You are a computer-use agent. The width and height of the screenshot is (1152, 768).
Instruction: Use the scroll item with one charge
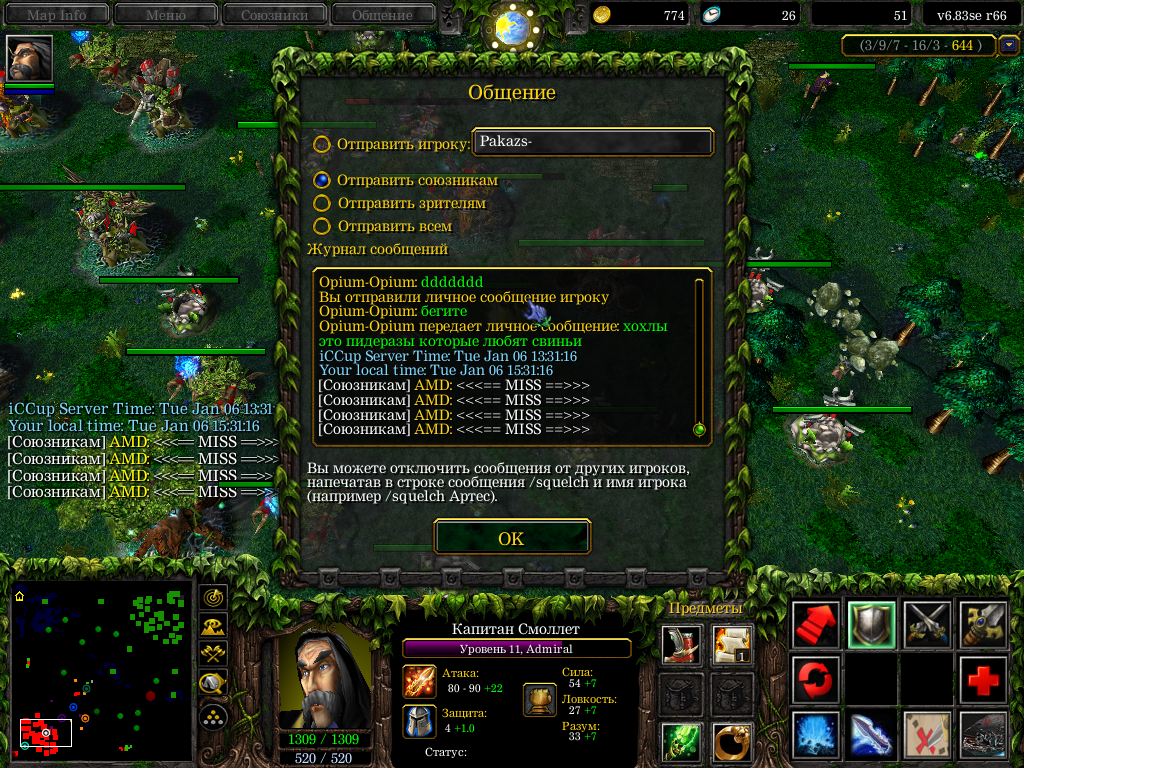point(732,645)
